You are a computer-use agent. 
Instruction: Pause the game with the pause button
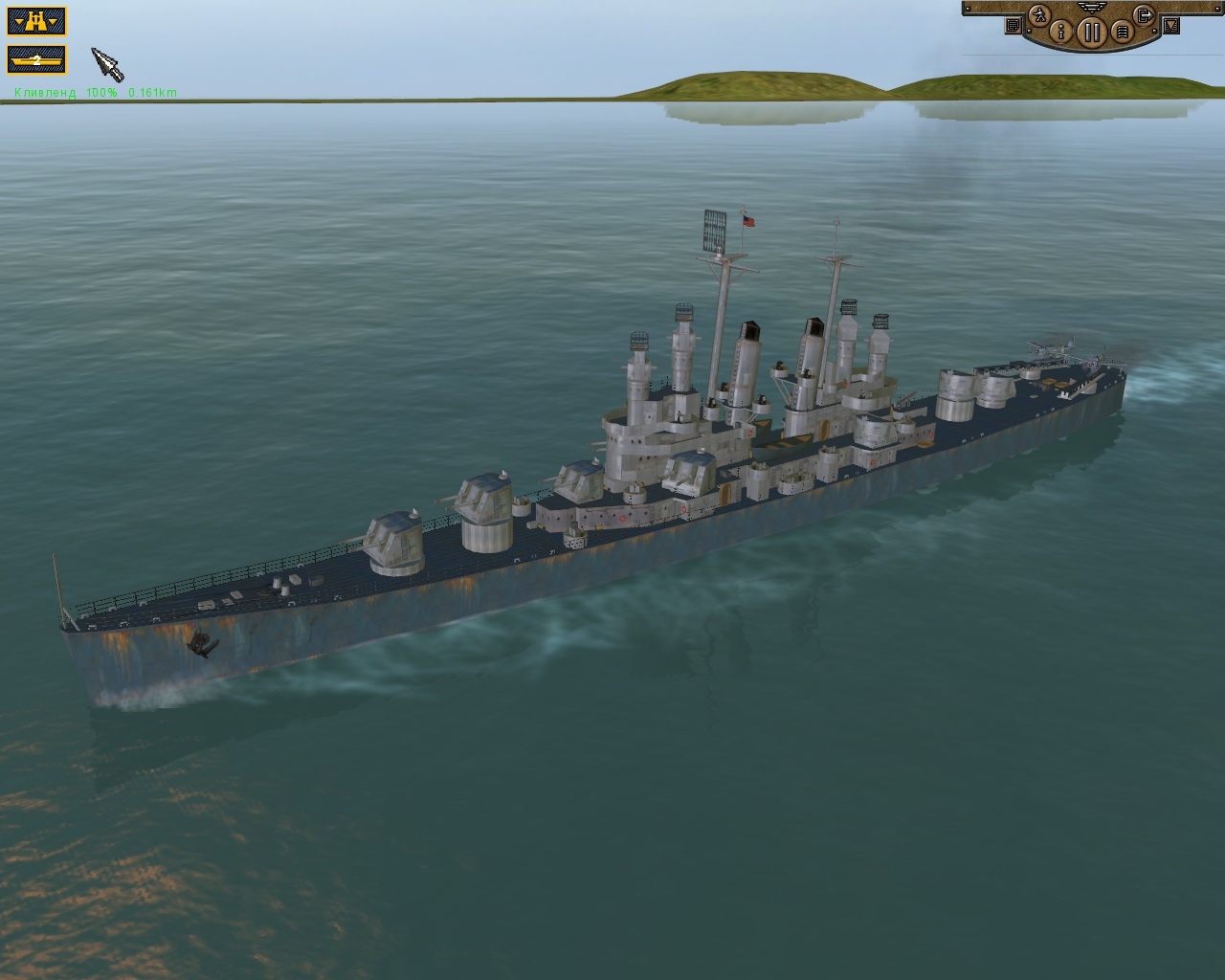[1090, 33]
